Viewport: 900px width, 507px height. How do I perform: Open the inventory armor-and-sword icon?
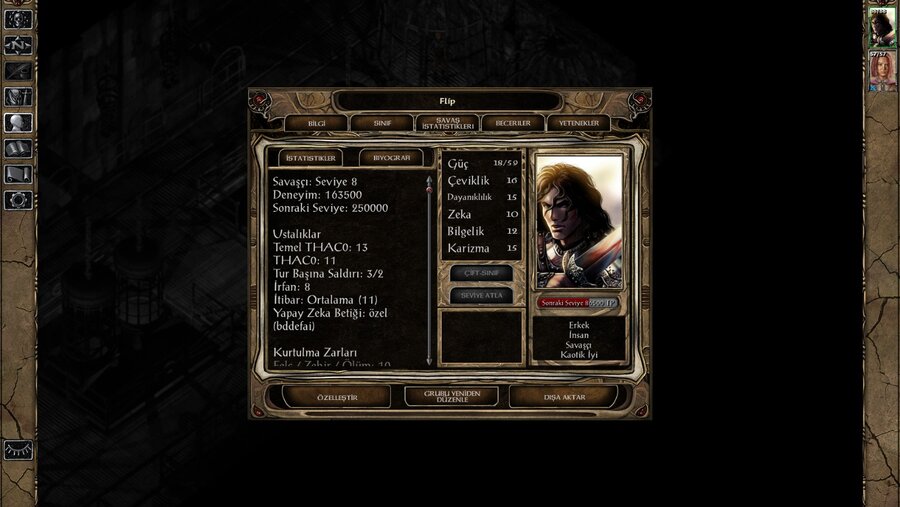(18, 97)
